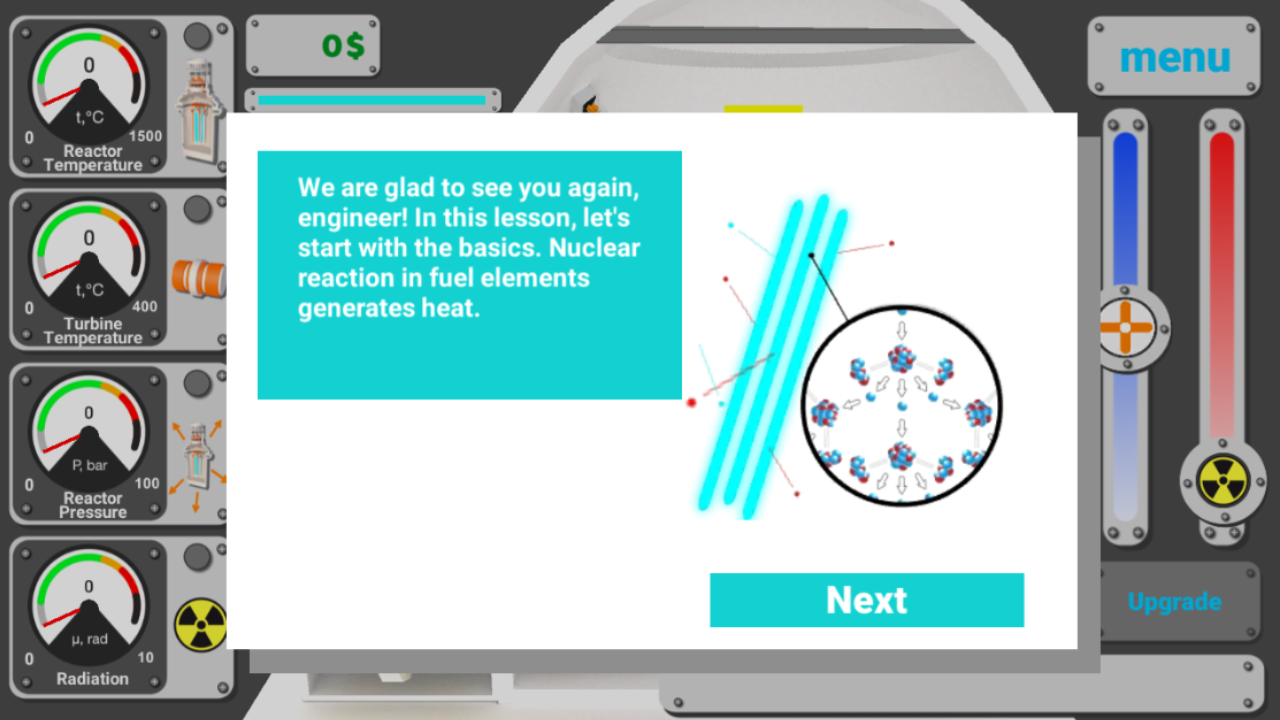Image resolution: width=1280 pixels, height=720 pixels.
Task: Click the radiation hazard symbol near Radiation gauge
Action: (x=201, y=625)
